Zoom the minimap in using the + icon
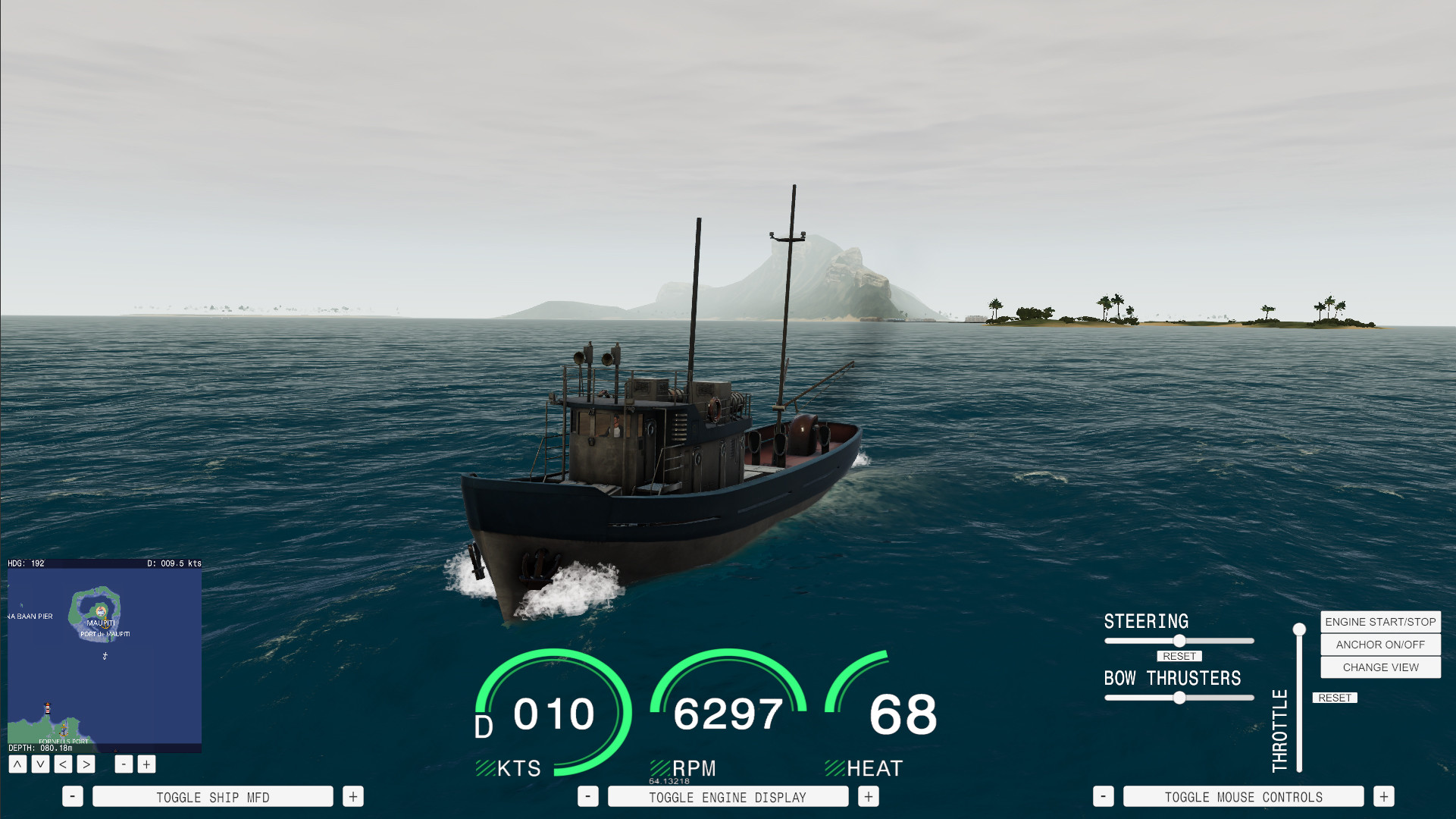1456x819 pixels. pos(146,764)
